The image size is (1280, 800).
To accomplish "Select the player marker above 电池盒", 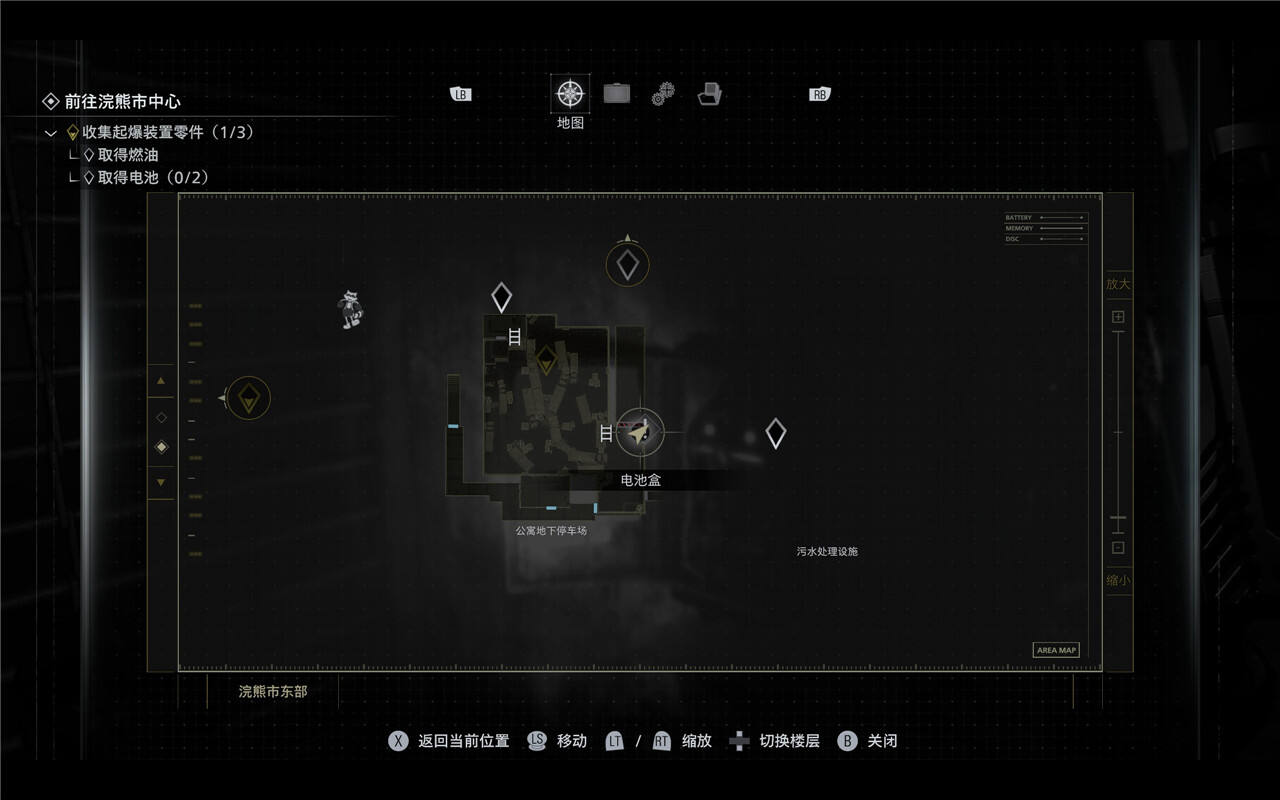I will 640,432.
